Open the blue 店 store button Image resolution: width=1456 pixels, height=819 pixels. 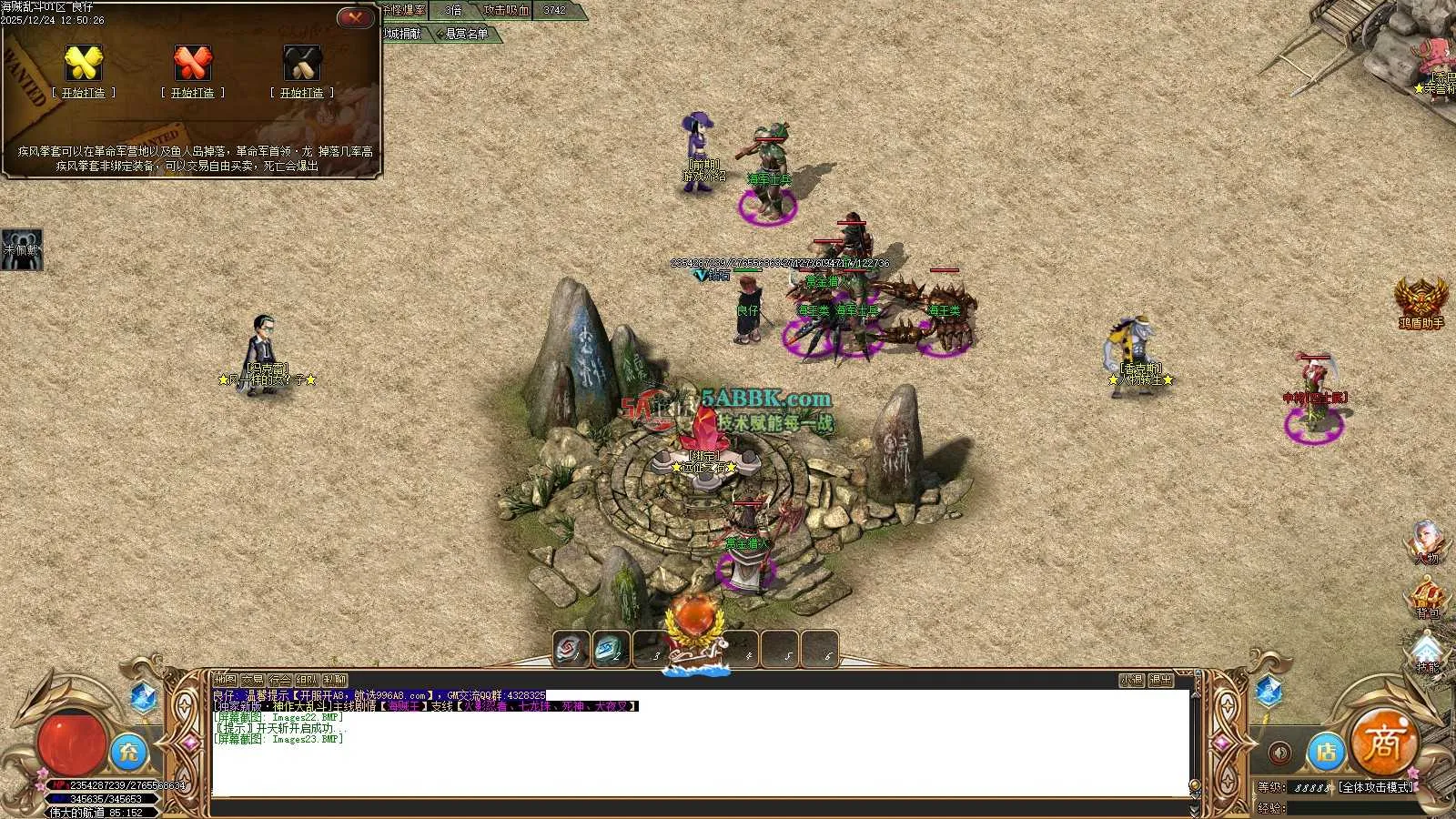pyautogui.click(x=1326, y=752)
